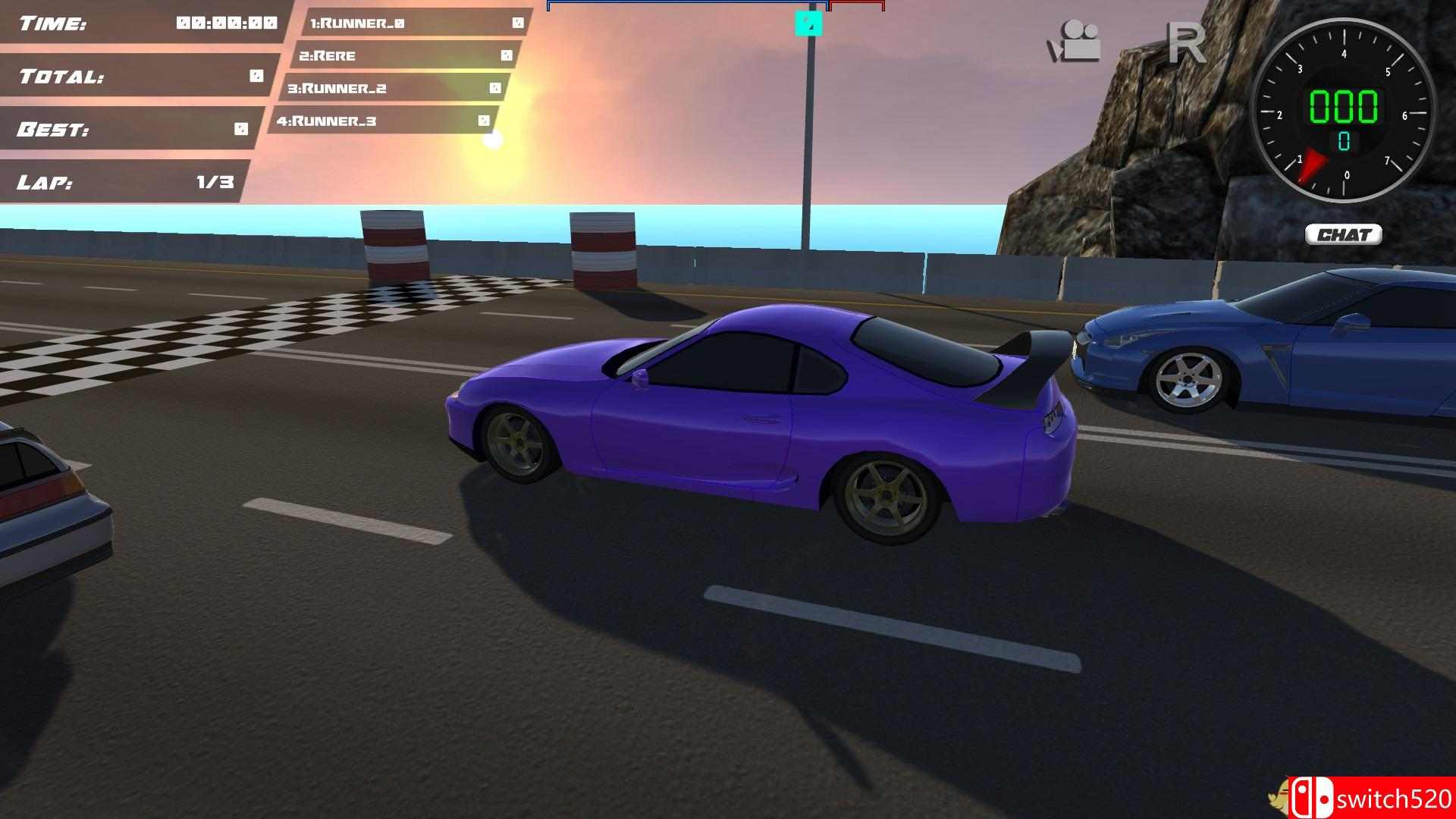1456x819 pixels.
Task: Select the cyan gear indicator on the gauge
Action: point(1342,139)
